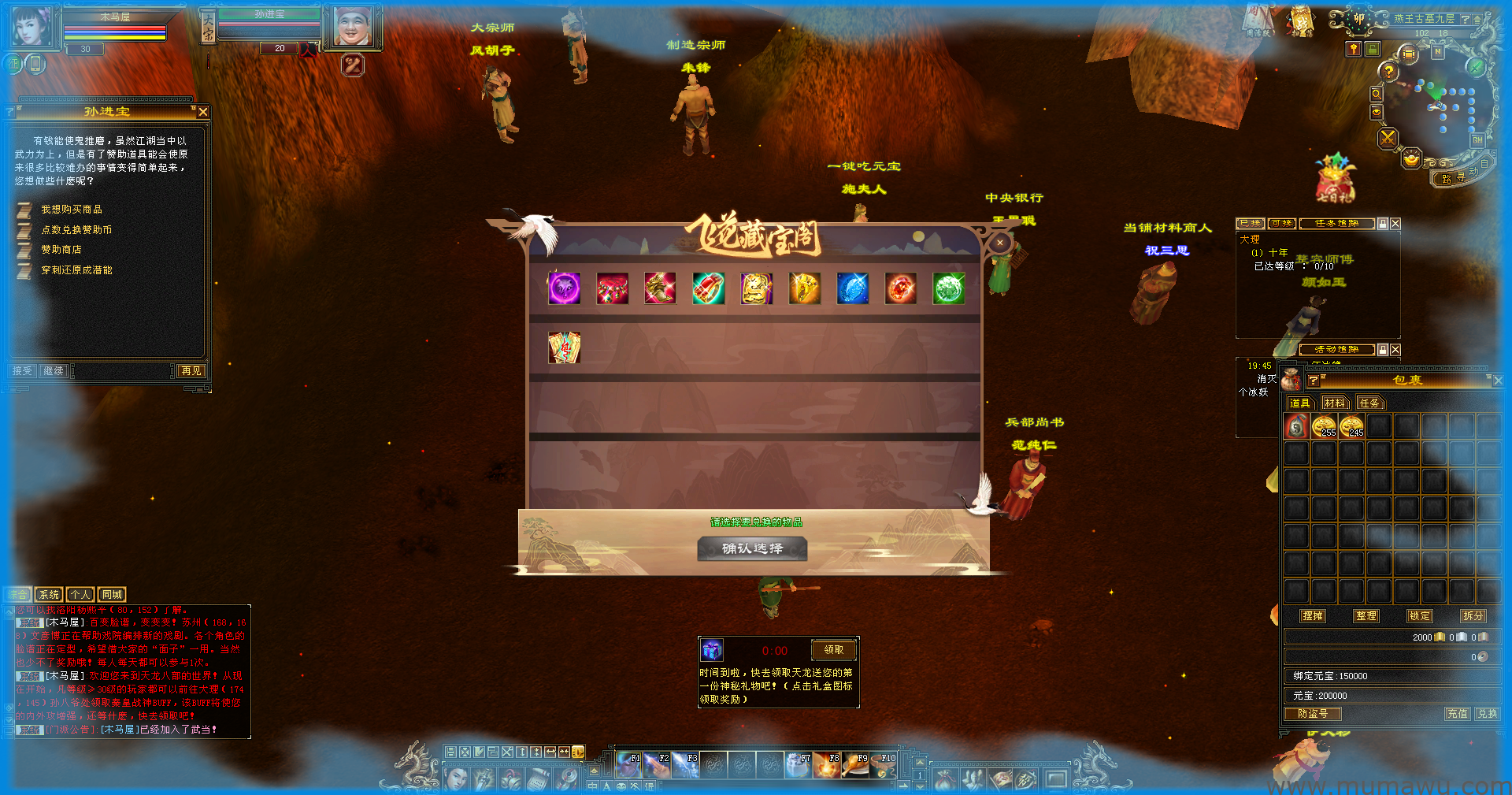Select the purple wolf orb item
The width and height of the screenshot is (1512, 795).
coord(564,288)
